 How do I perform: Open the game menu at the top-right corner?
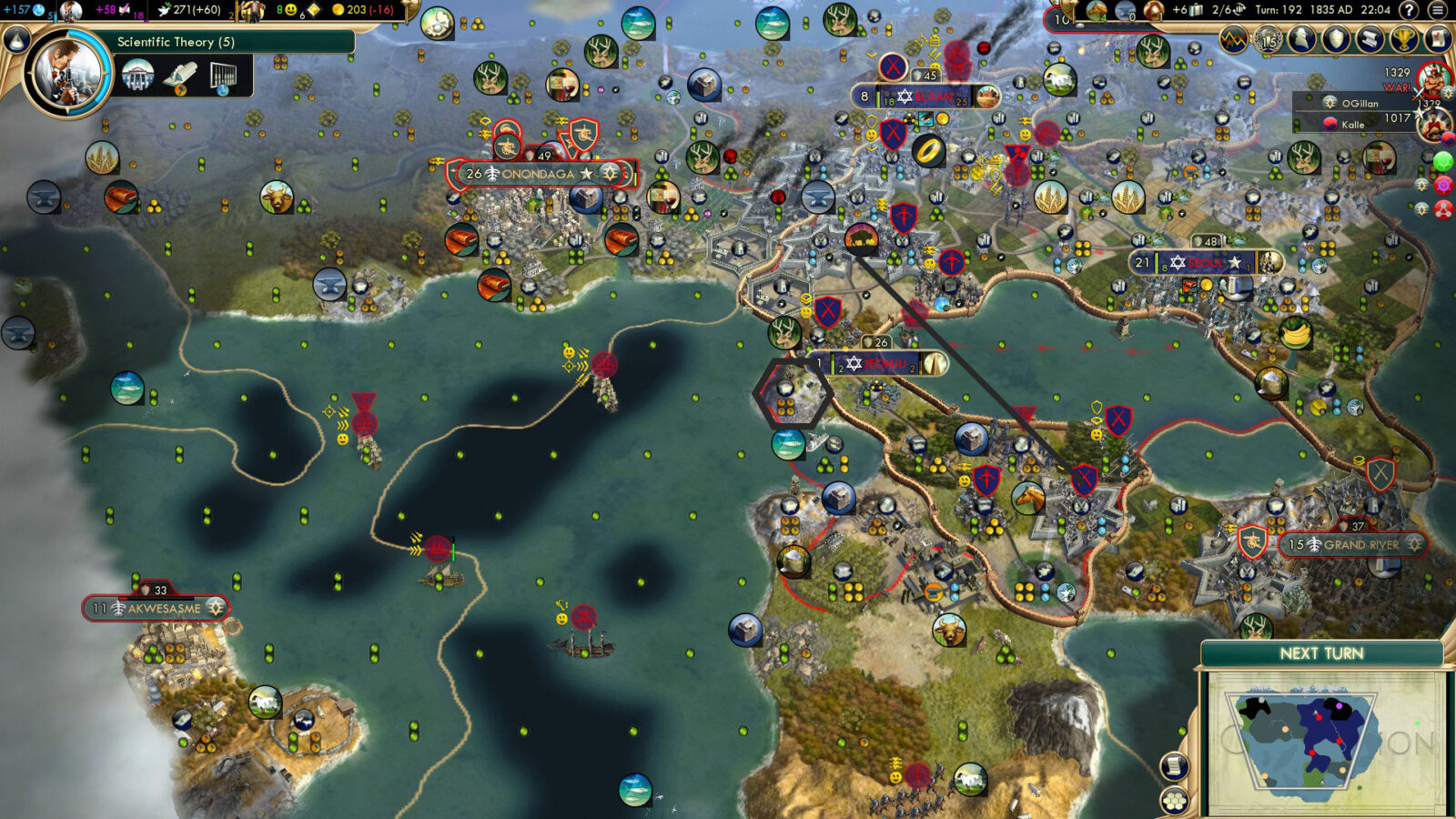1437,9
